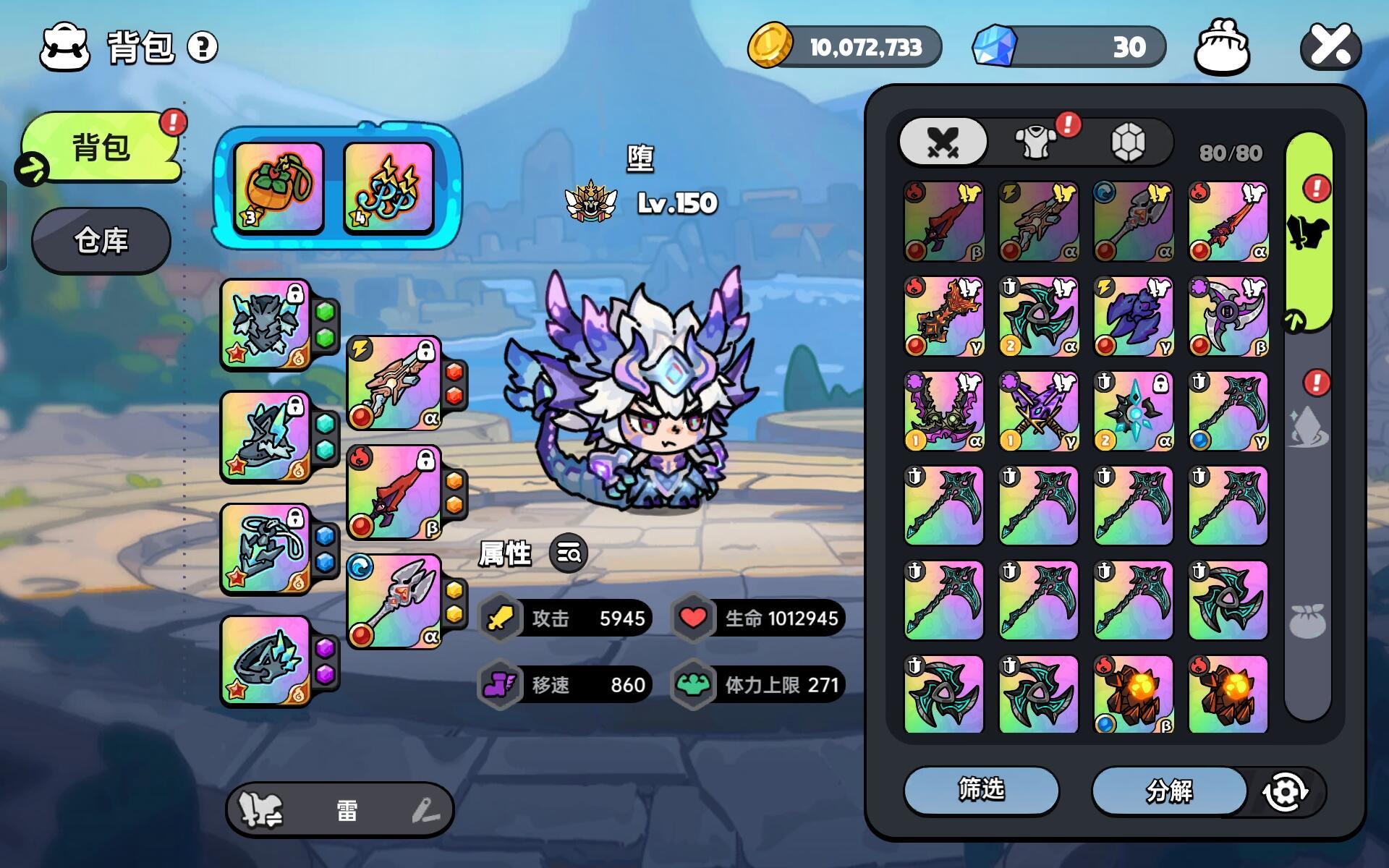Select the pencil edit icon next to 雷

click(428, 810)
